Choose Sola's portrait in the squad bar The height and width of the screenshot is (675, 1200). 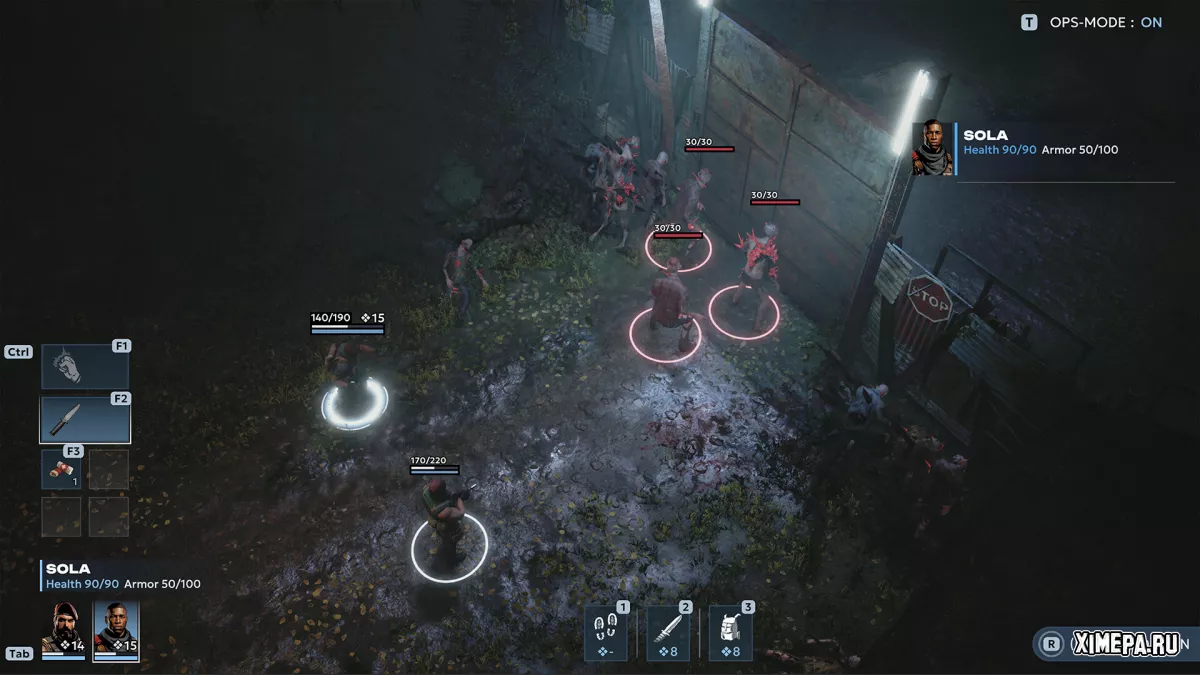tap(116, 629)
